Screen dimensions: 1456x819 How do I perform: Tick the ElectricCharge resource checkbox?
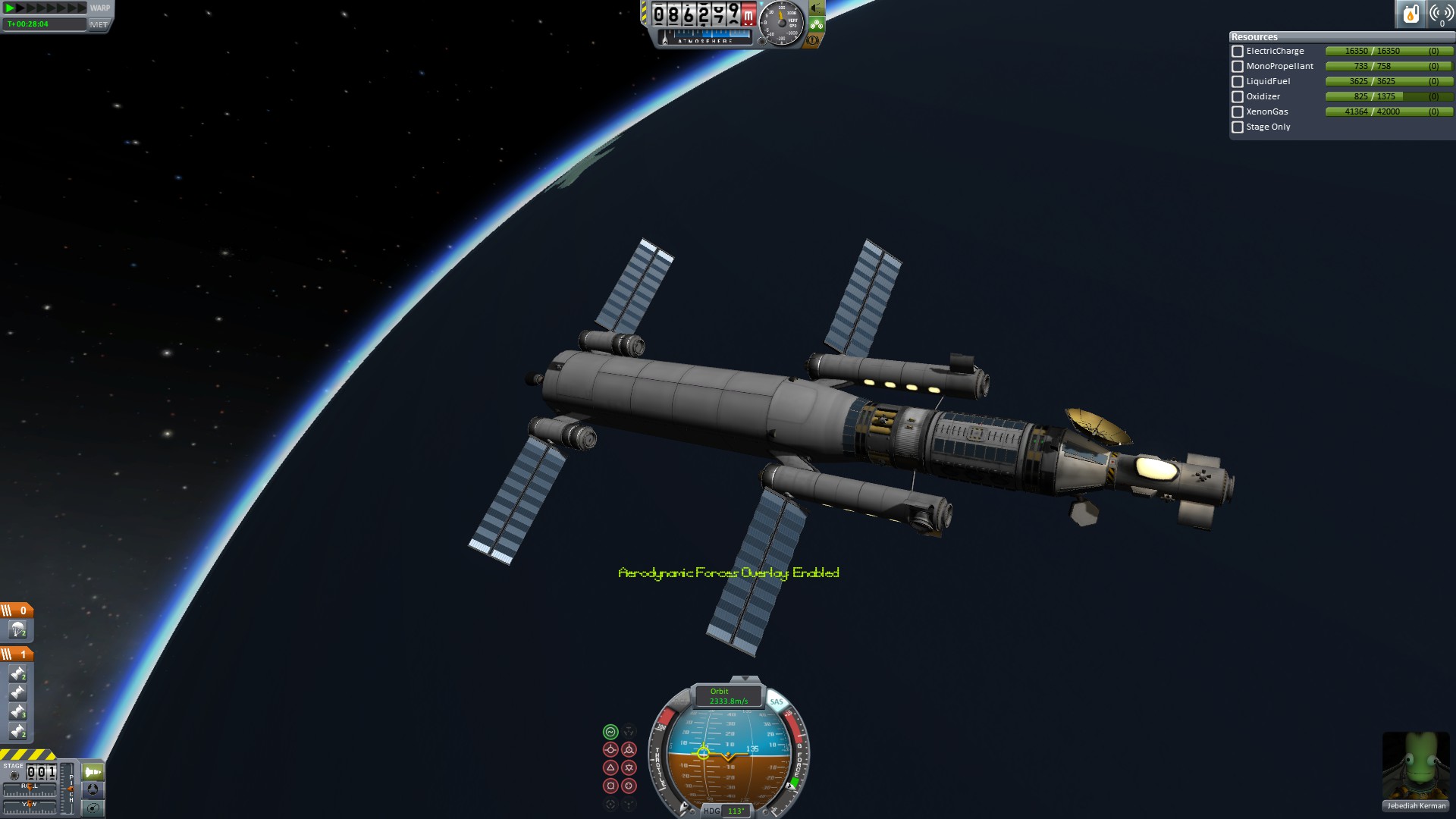pyautogui.click(x=1238, y=52)
